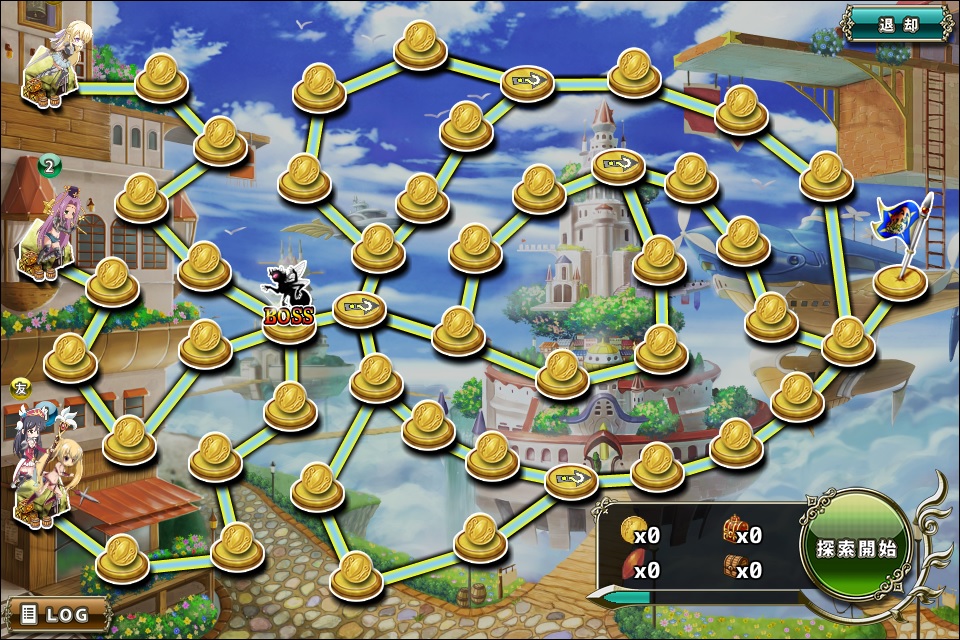The height and width of the screenshot is (640, 960).
Task: Tap the 退却 retreat button
Action: point(897,24)
